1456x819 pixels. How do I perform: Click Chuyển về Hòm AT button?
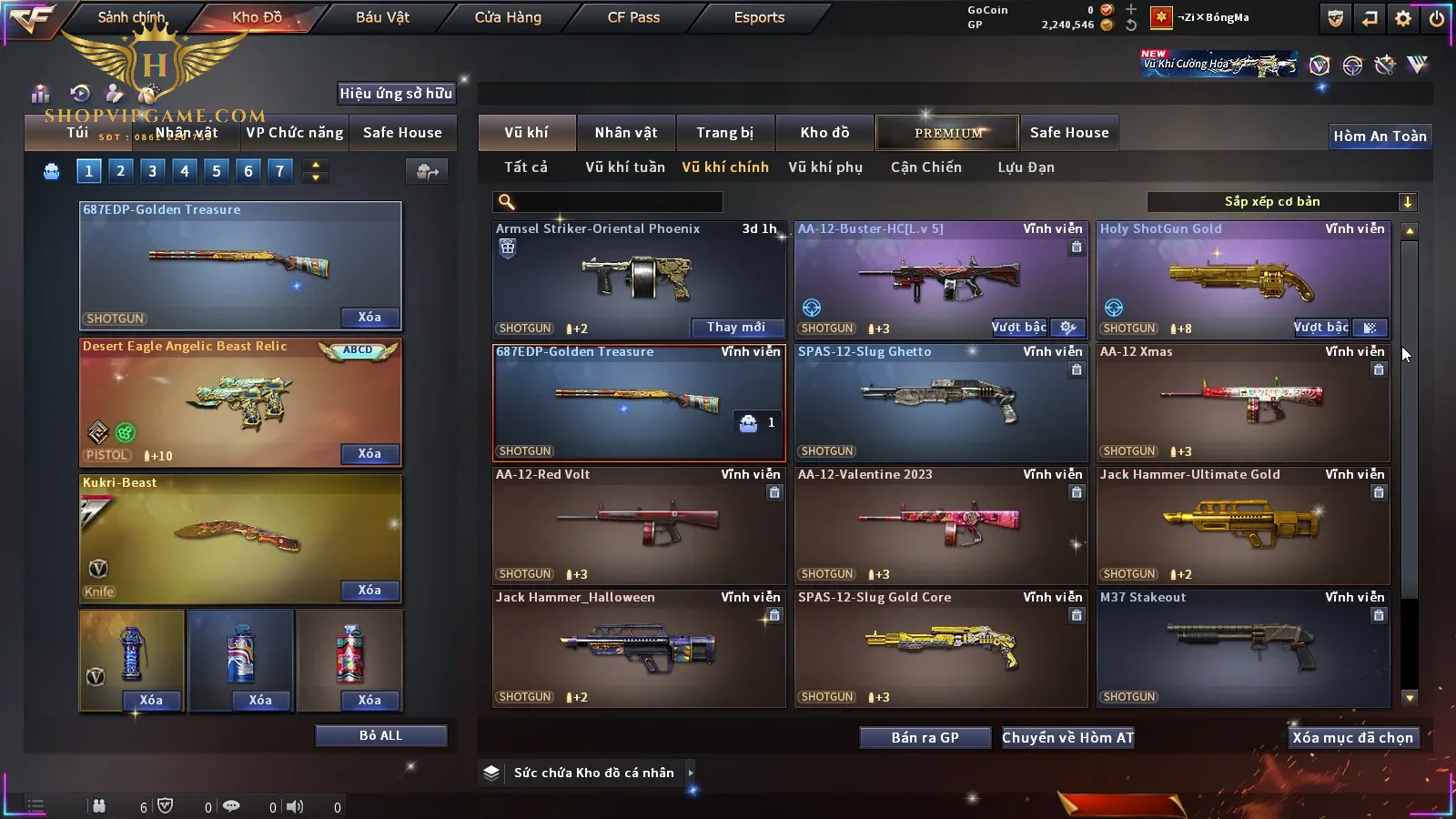point(1067,737)
